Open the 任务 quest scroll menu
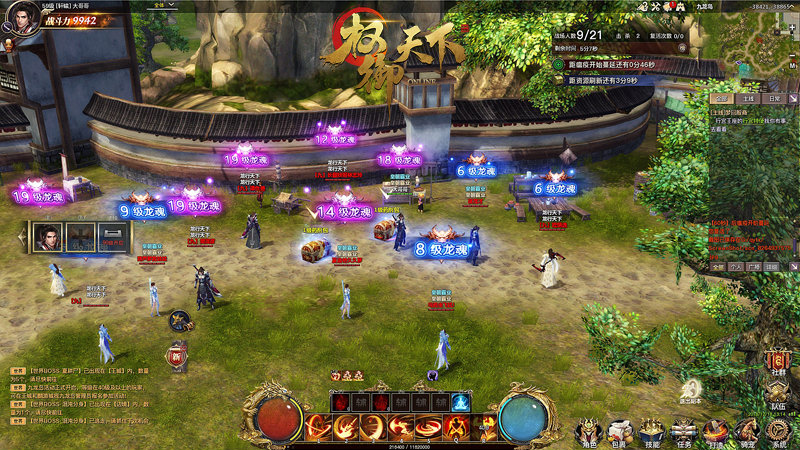Viewport: 800px width, 450px height. click(683, 429)
